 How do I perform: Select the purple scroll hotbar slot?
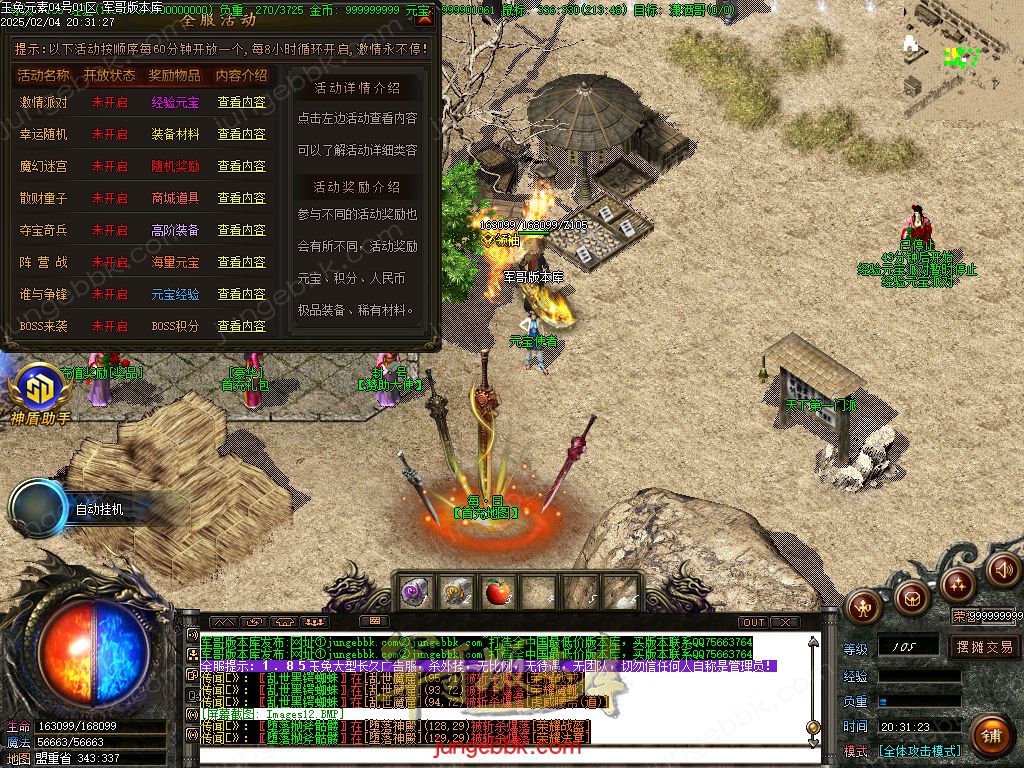[415, 593]
